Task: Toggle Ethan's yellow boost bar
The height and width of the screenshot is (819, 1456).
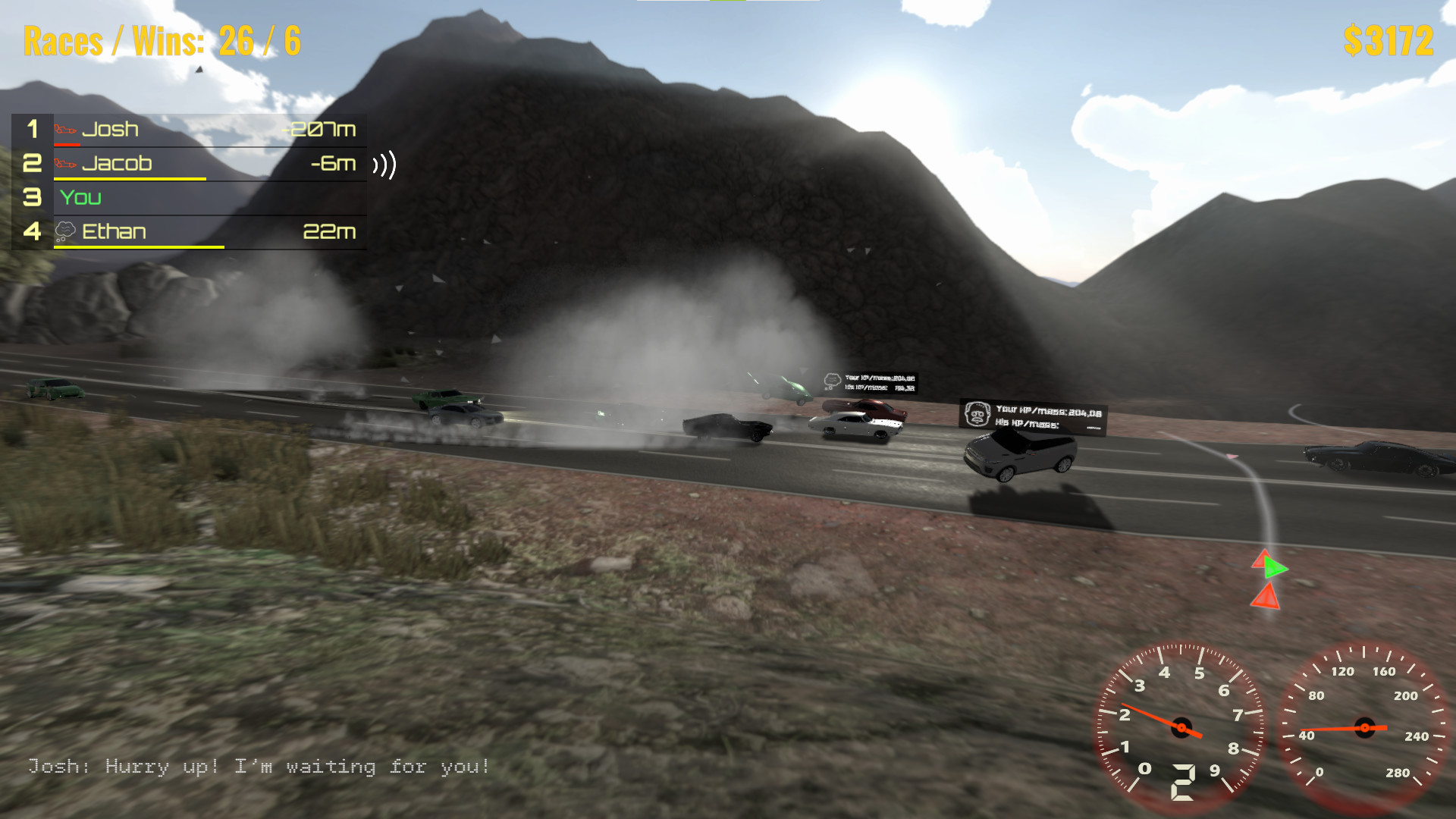Action: pyautogui.click(x=139, y=246)
